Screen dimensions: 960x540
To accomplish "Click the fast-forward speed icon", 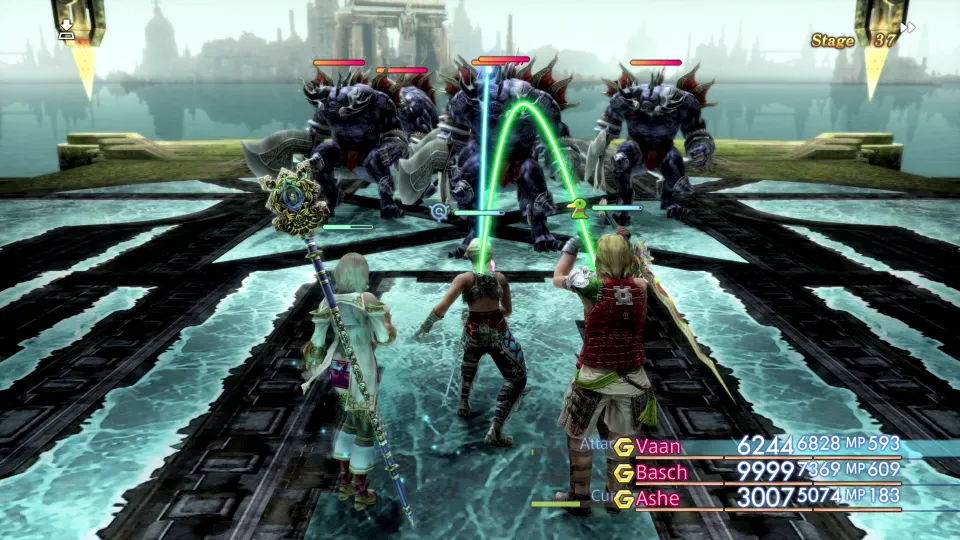I will pos(907,28).
